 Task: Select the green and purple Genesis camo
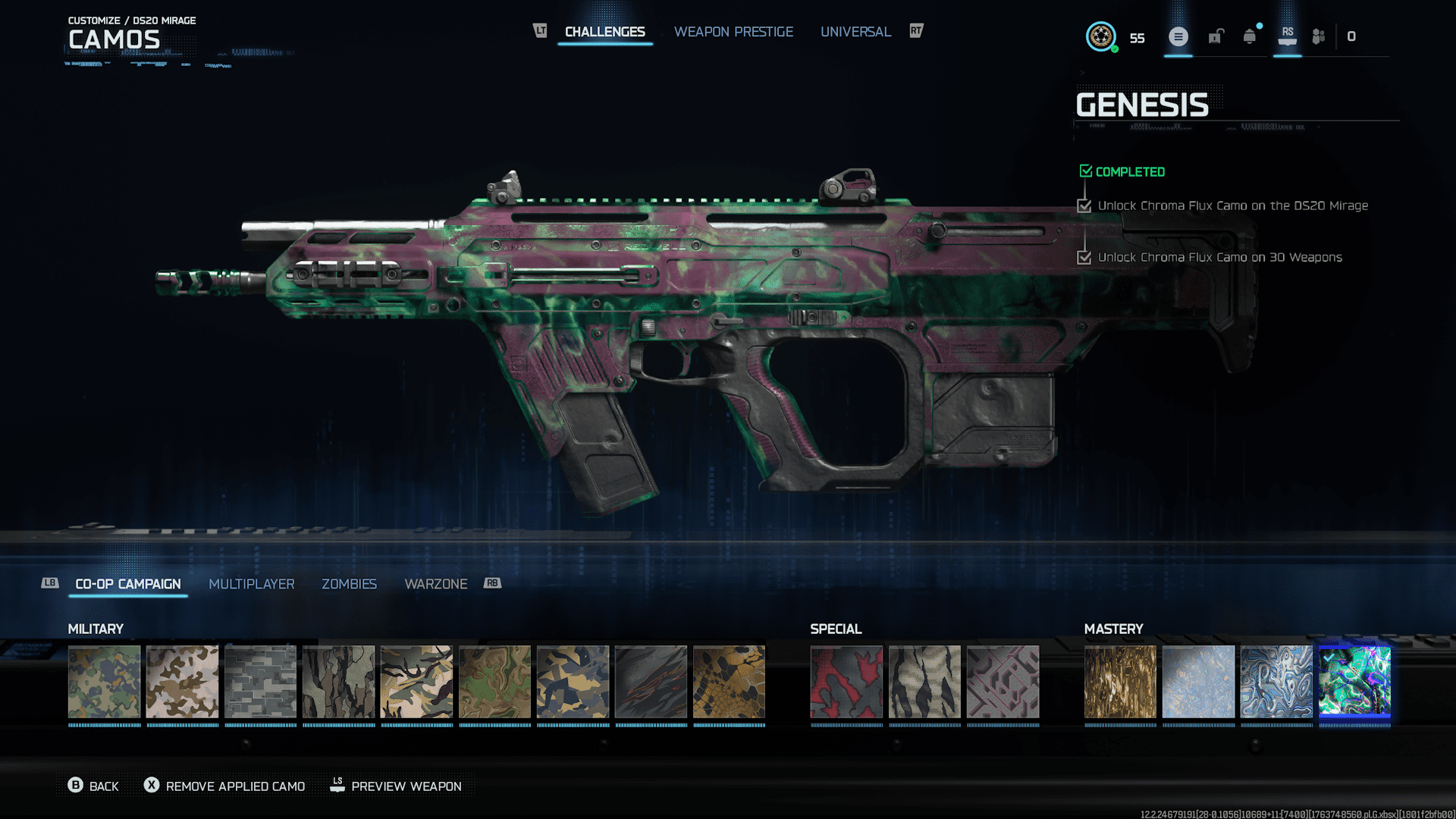coord(1354,682)
